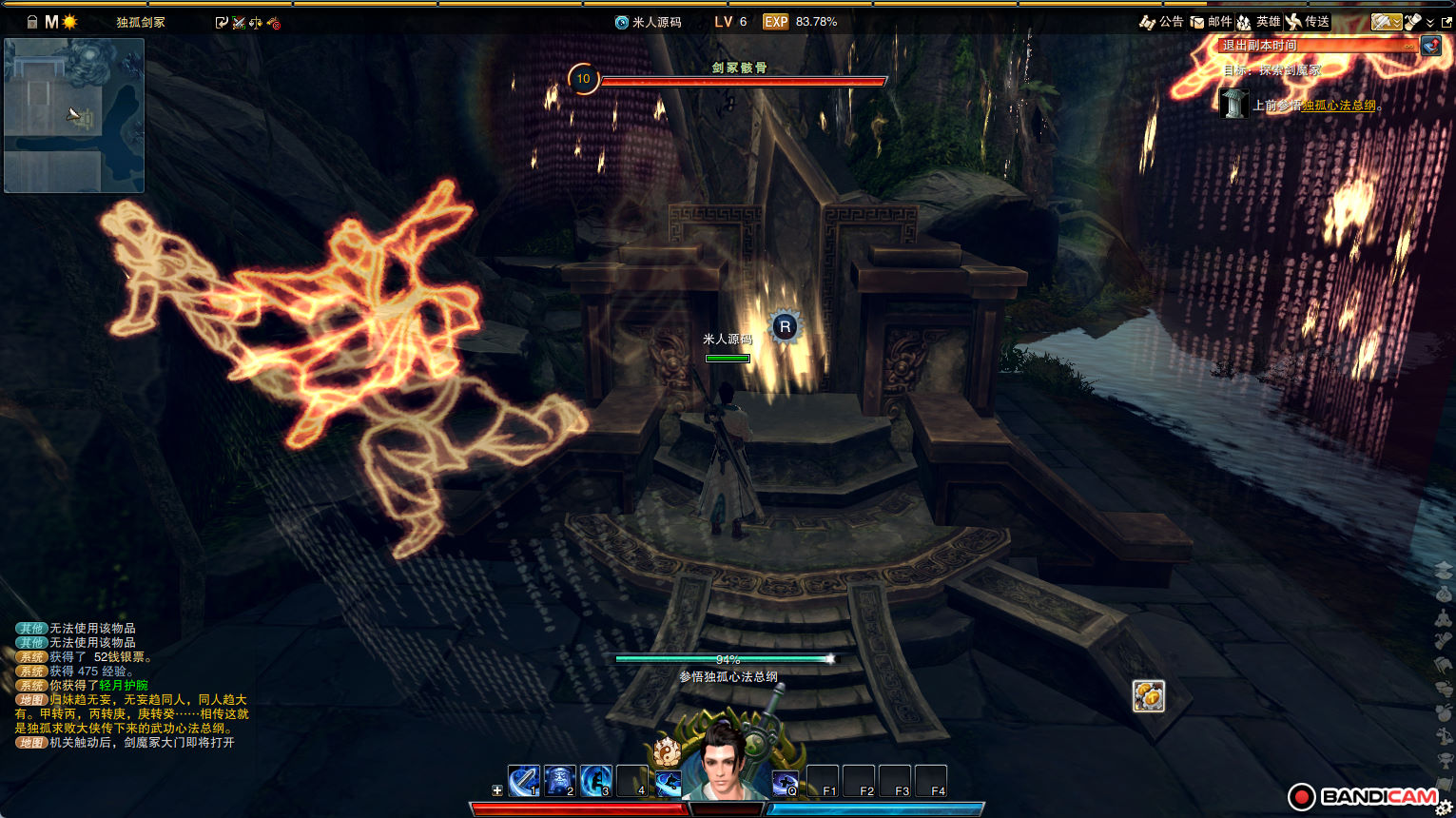The image size is (1456, 818).
Task: Toggle the lock icon in the top bar
Action: pyautogui.click(x=31, y=22)
